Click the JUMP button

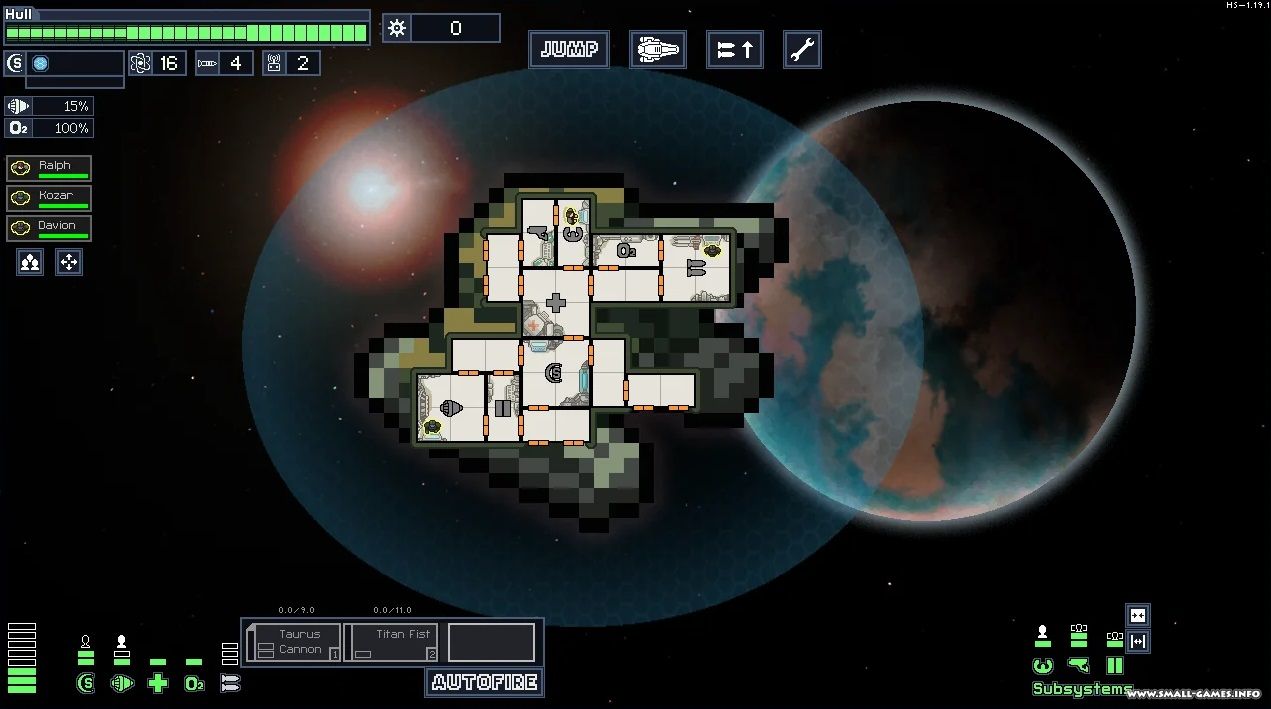click(569, 49)
